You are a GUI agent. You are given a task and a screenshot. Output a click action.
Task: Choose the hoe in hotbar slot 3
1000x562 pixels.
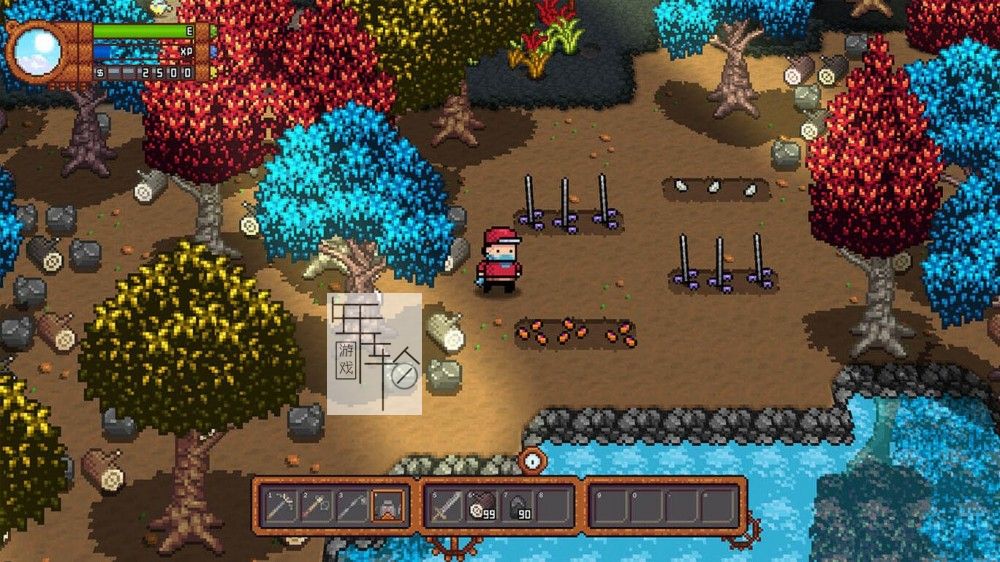353,506
